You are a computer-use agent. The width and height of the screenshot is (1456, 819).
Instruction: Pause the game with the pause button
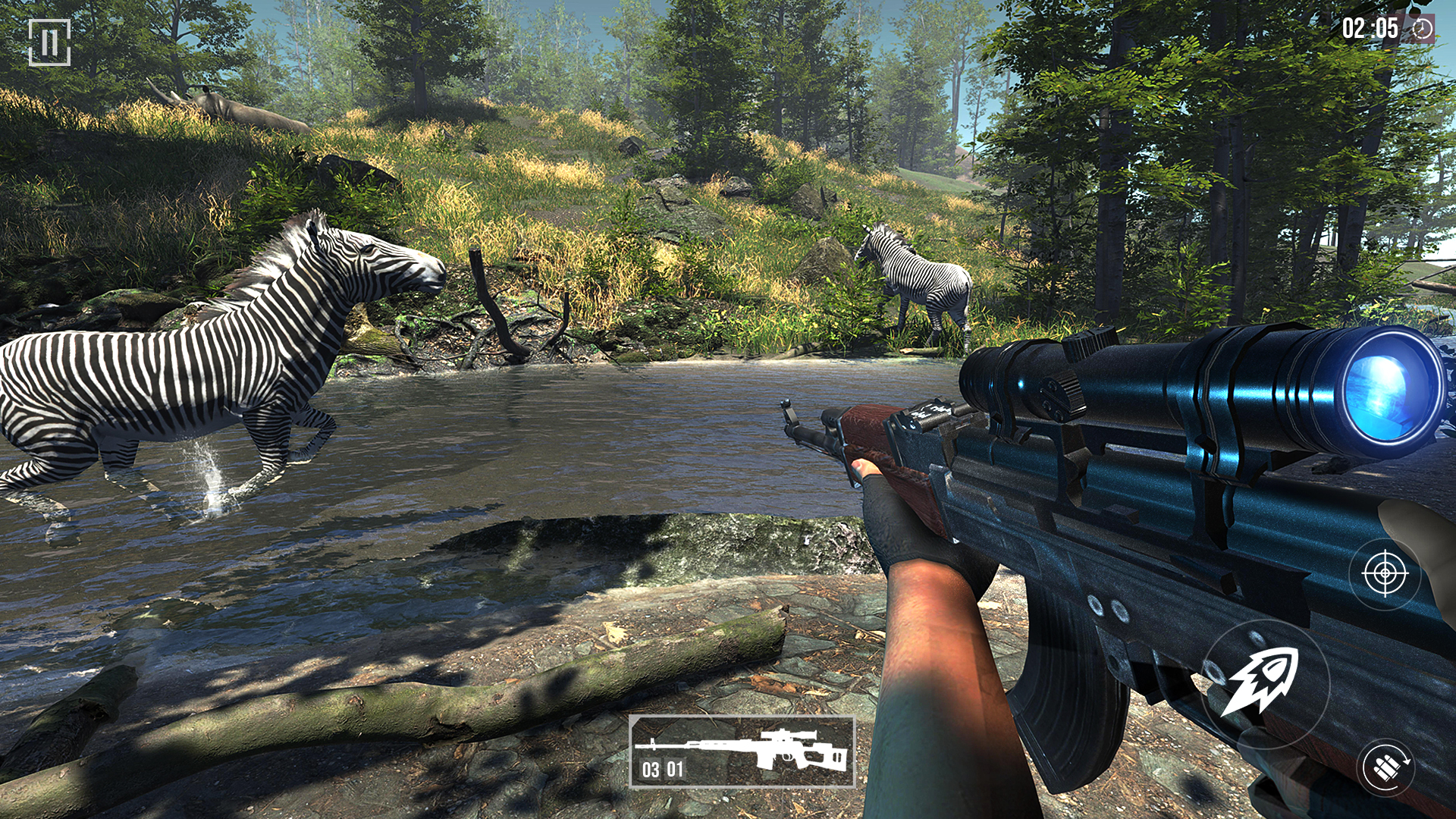coord(49,42)
